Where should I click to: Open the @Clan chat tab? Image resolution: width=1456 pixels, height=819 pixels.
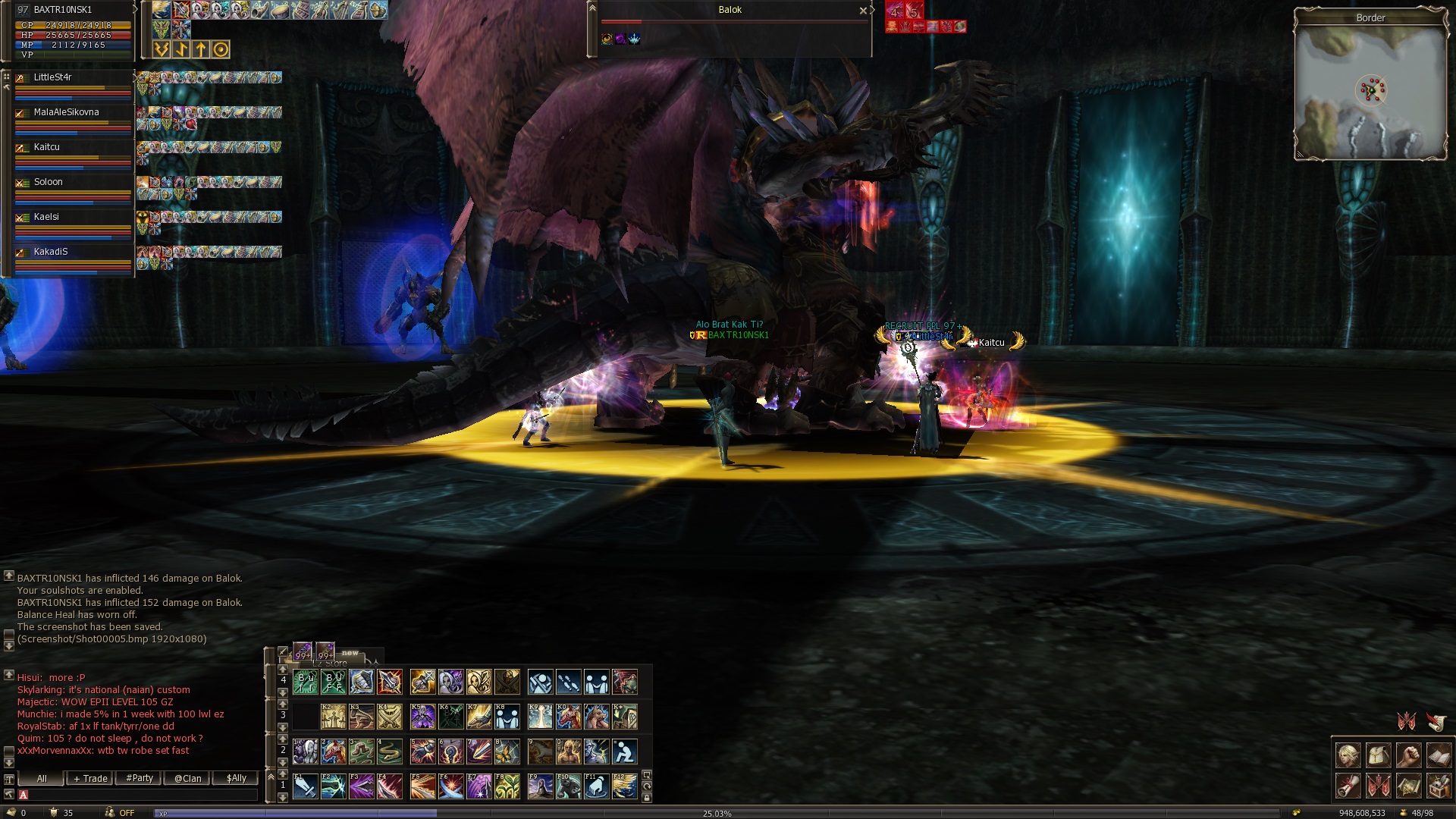tap(187, 779)
